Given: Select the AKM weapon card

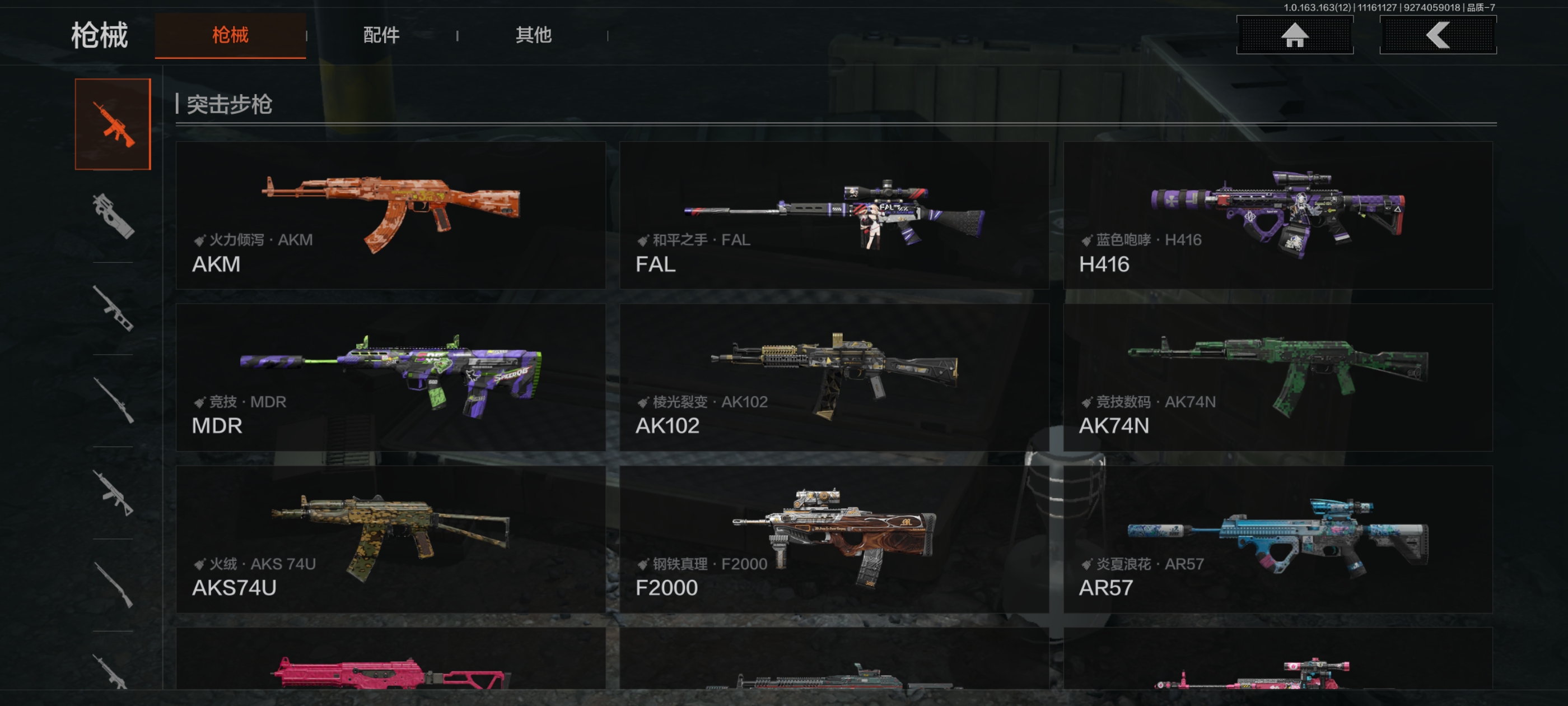Looking at the screenshot, I should click(x=391, y=215).
